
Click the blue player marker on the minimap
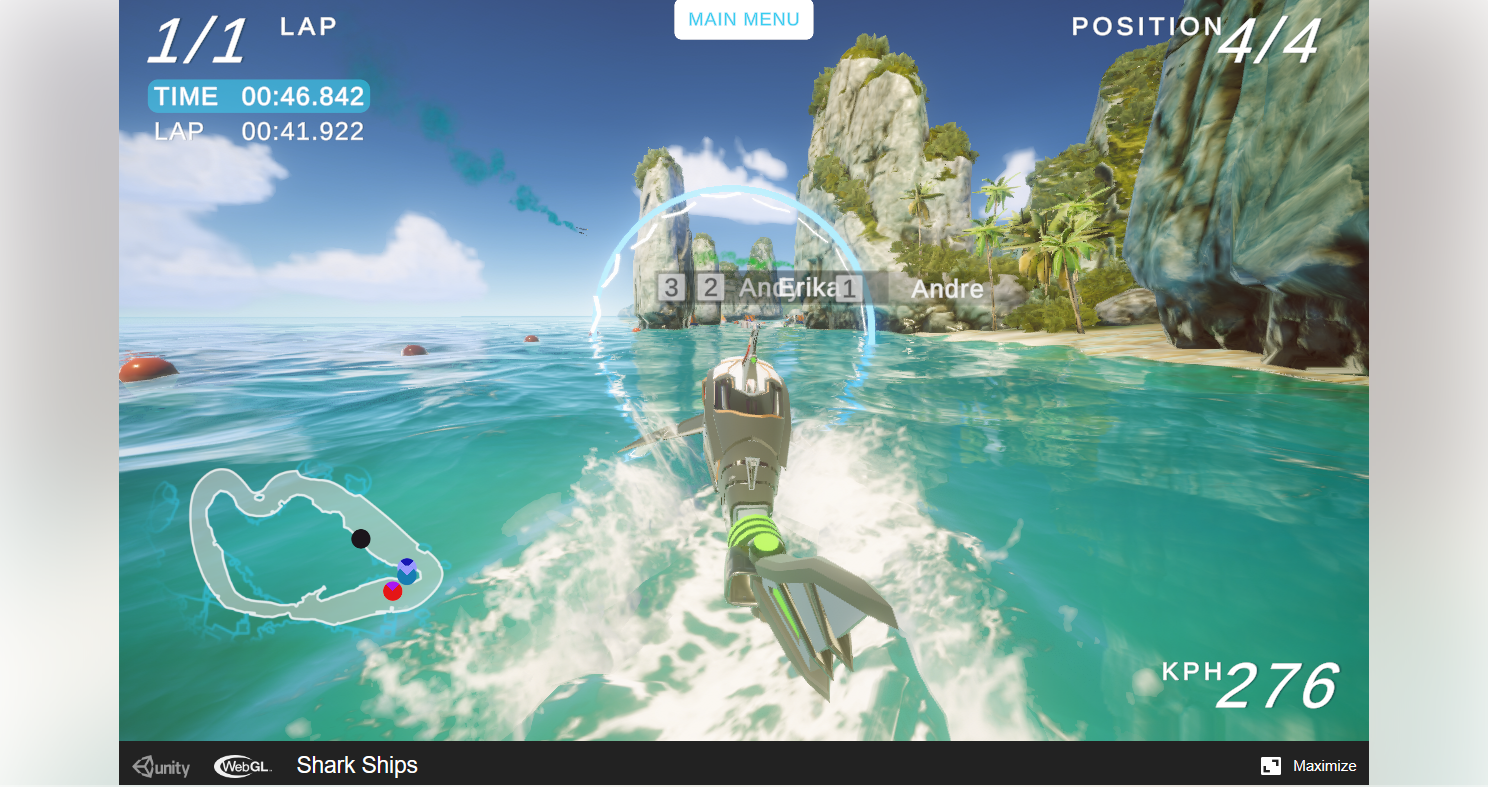(x=406, y=569)
